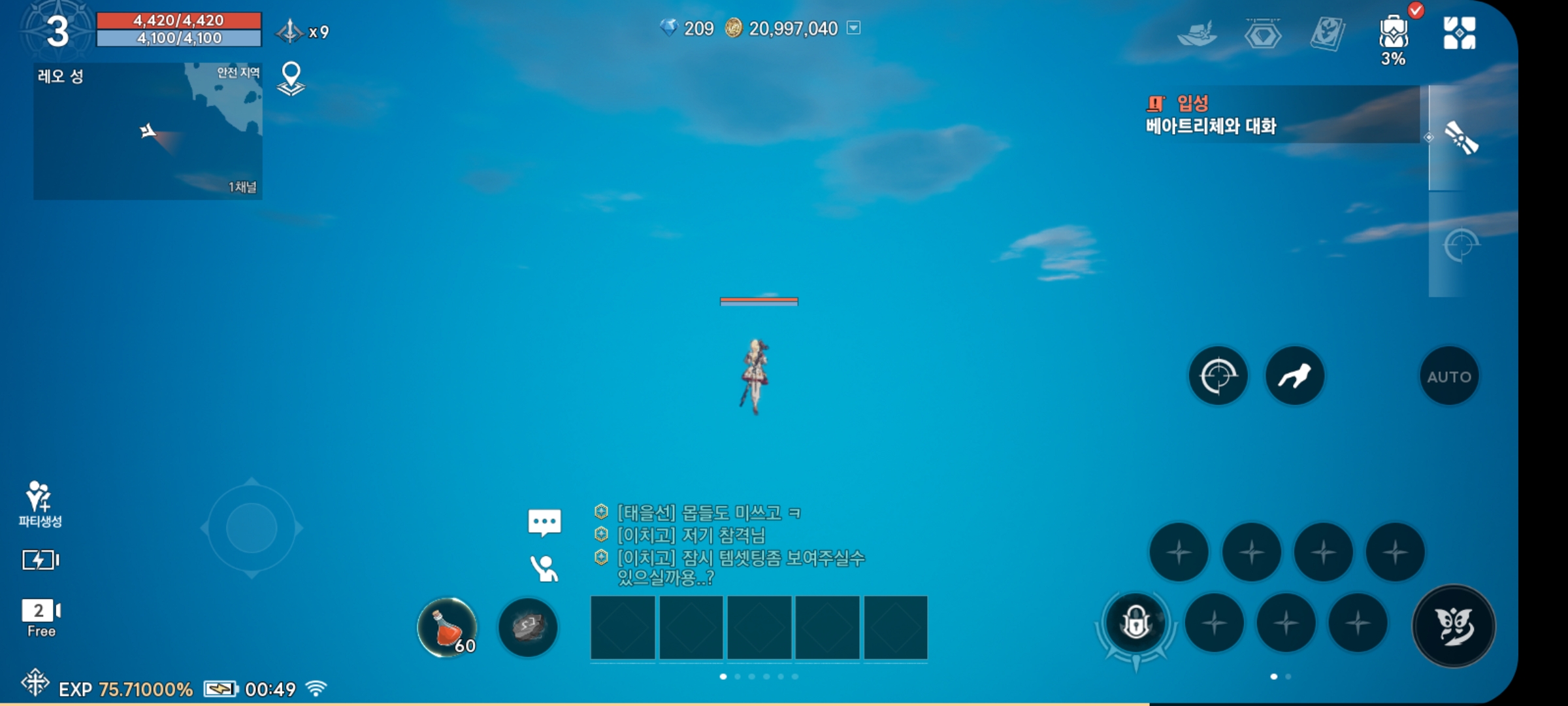Expand the currency dropdown arrow
The height and width of the screenshot is (706, 1568).
[x=853, y=28]
